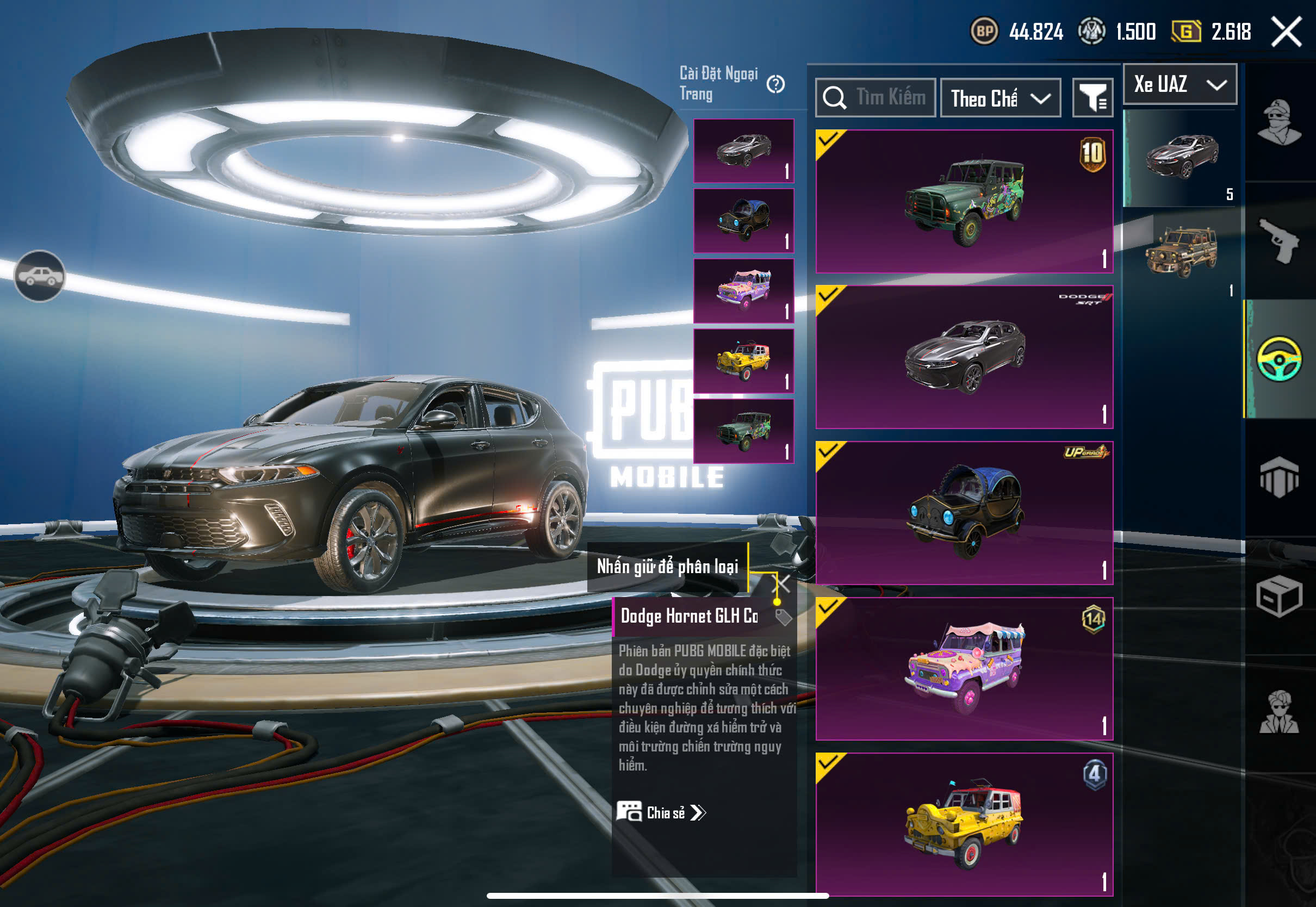Choose the black Dodge SRT car card

(964, 357)
